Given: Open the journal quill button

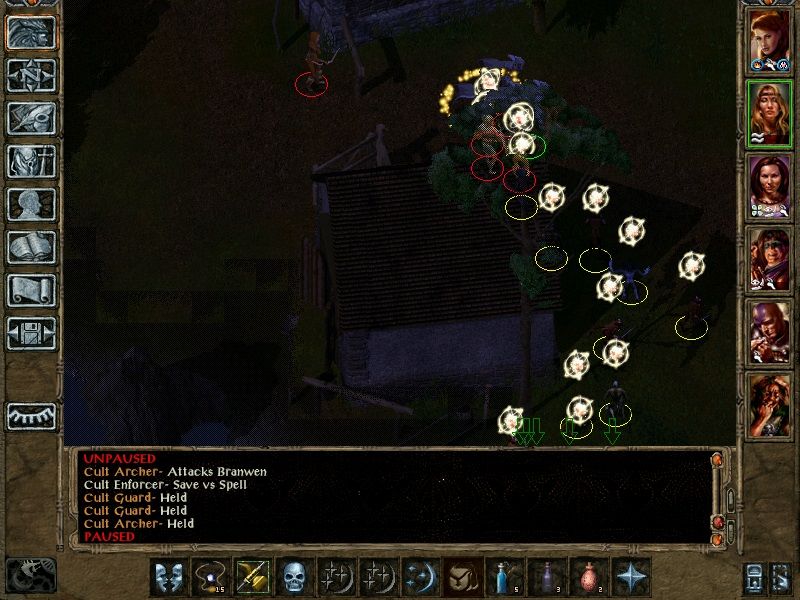Looking at the screenshot, I should 31,118.
